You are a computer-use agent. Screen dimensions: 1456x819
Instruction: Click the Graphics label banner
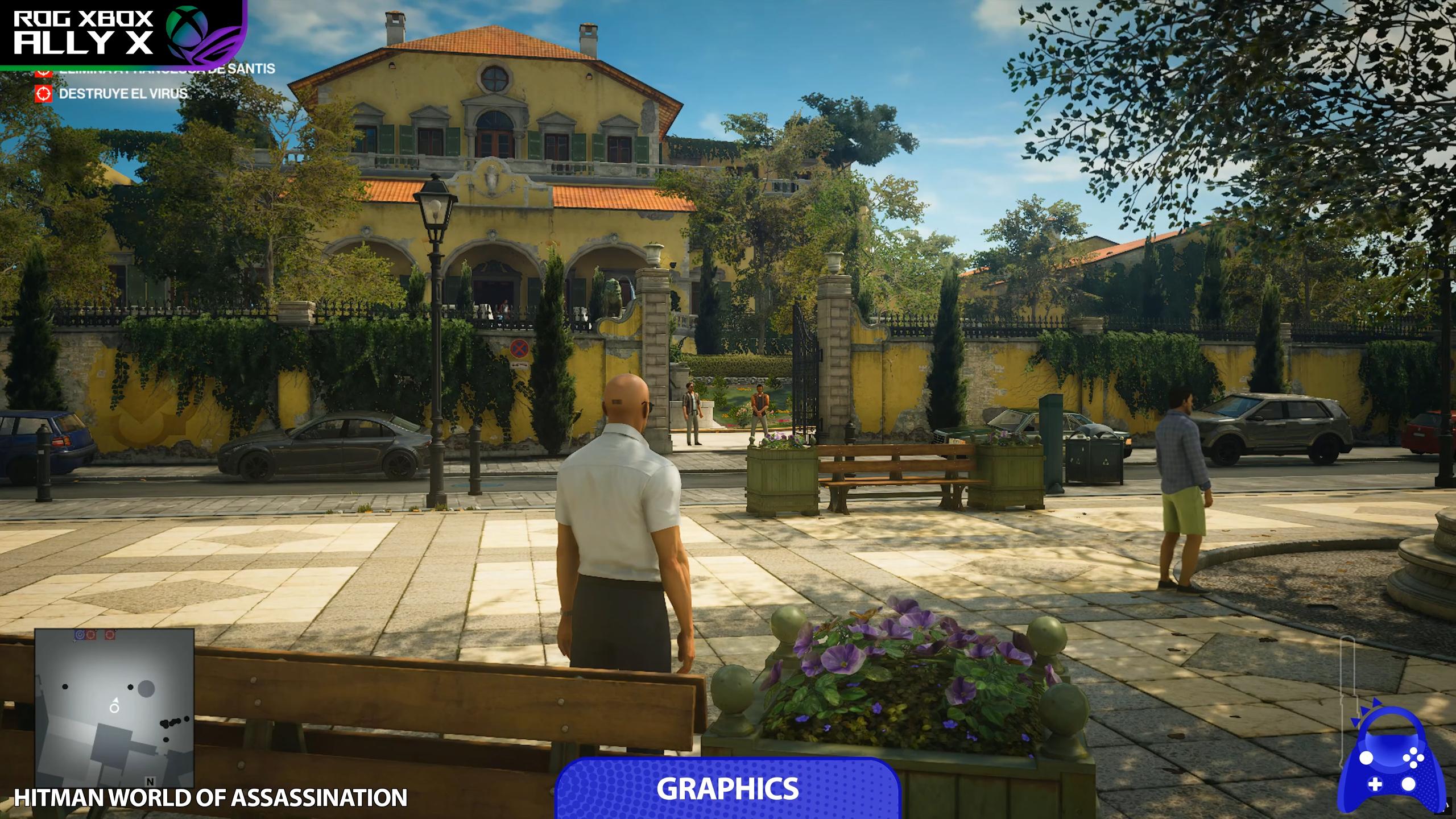727,789
